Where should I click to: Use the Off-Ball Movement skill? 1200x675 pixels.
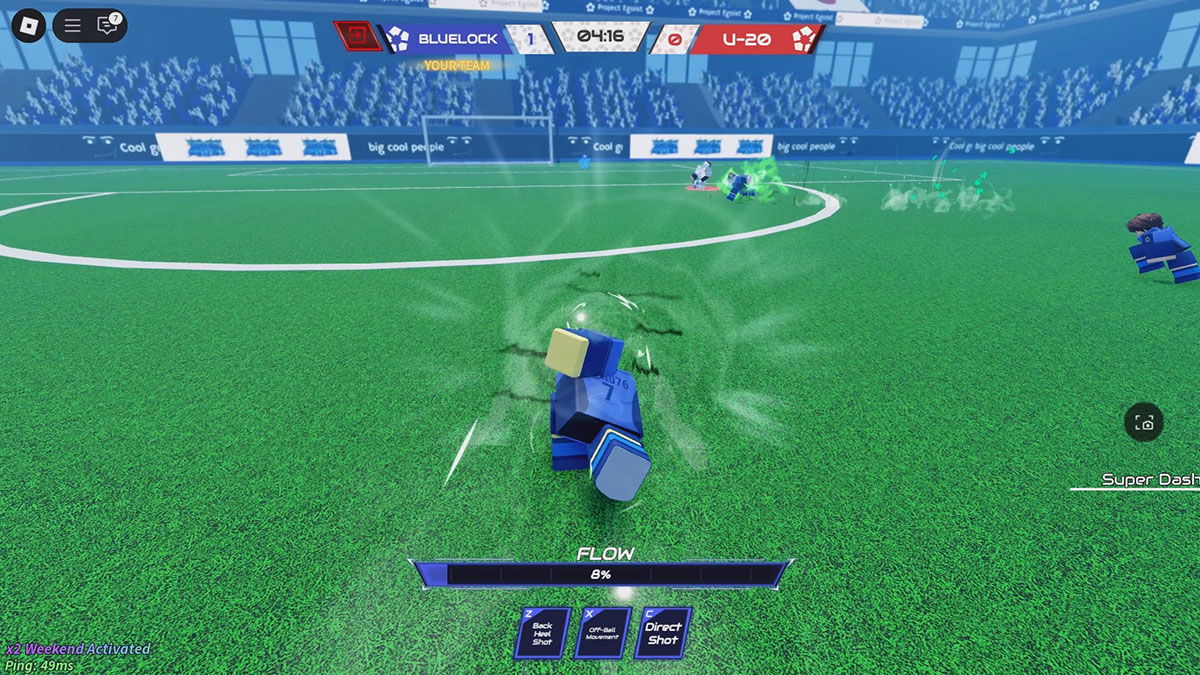tap(602, 633)
